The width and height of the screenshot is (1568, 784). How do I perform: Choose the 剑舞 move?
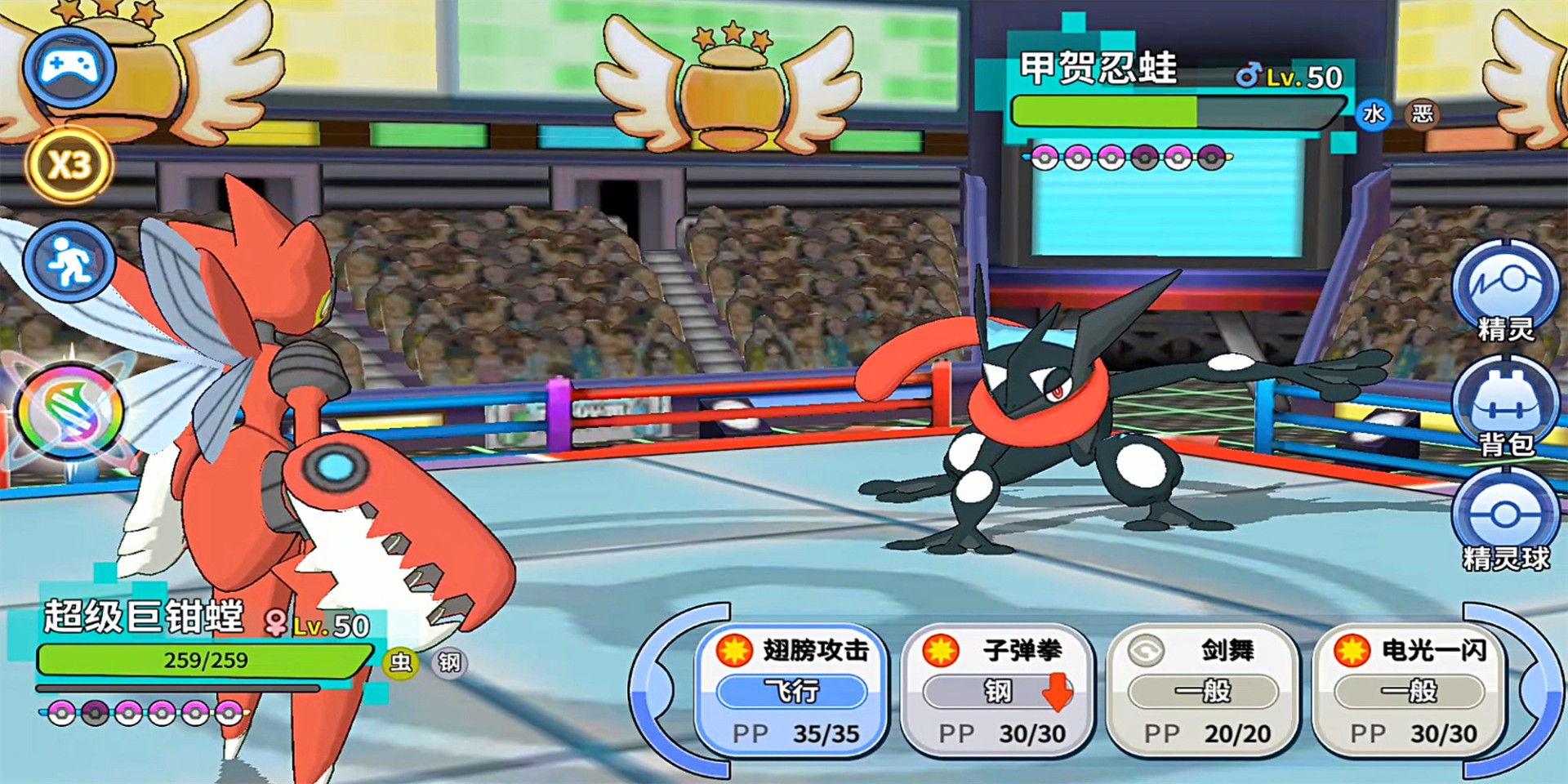pyautogui.click(x=1203, y=690)
